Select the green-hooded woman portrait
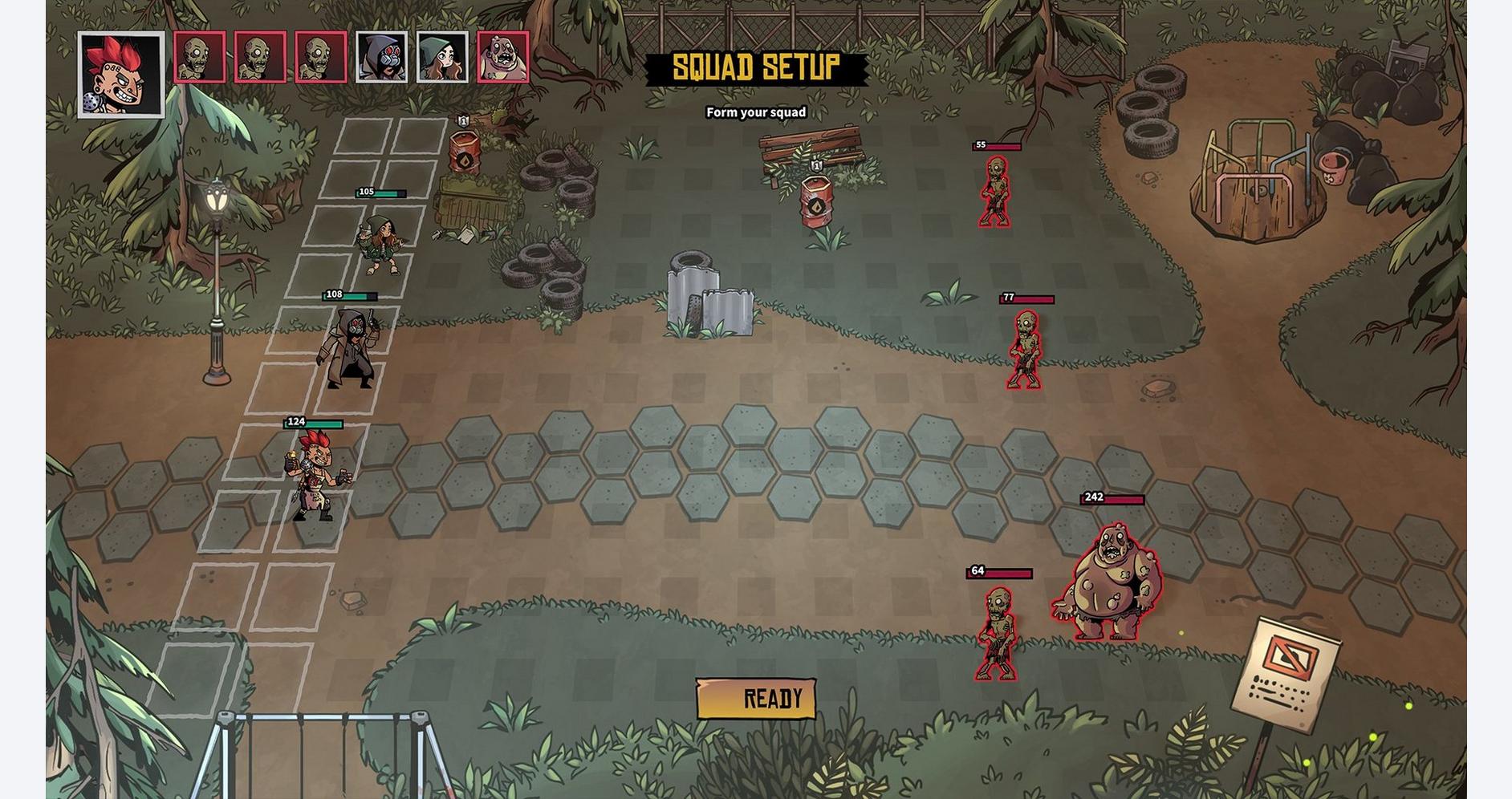 (x=442, y=57)
